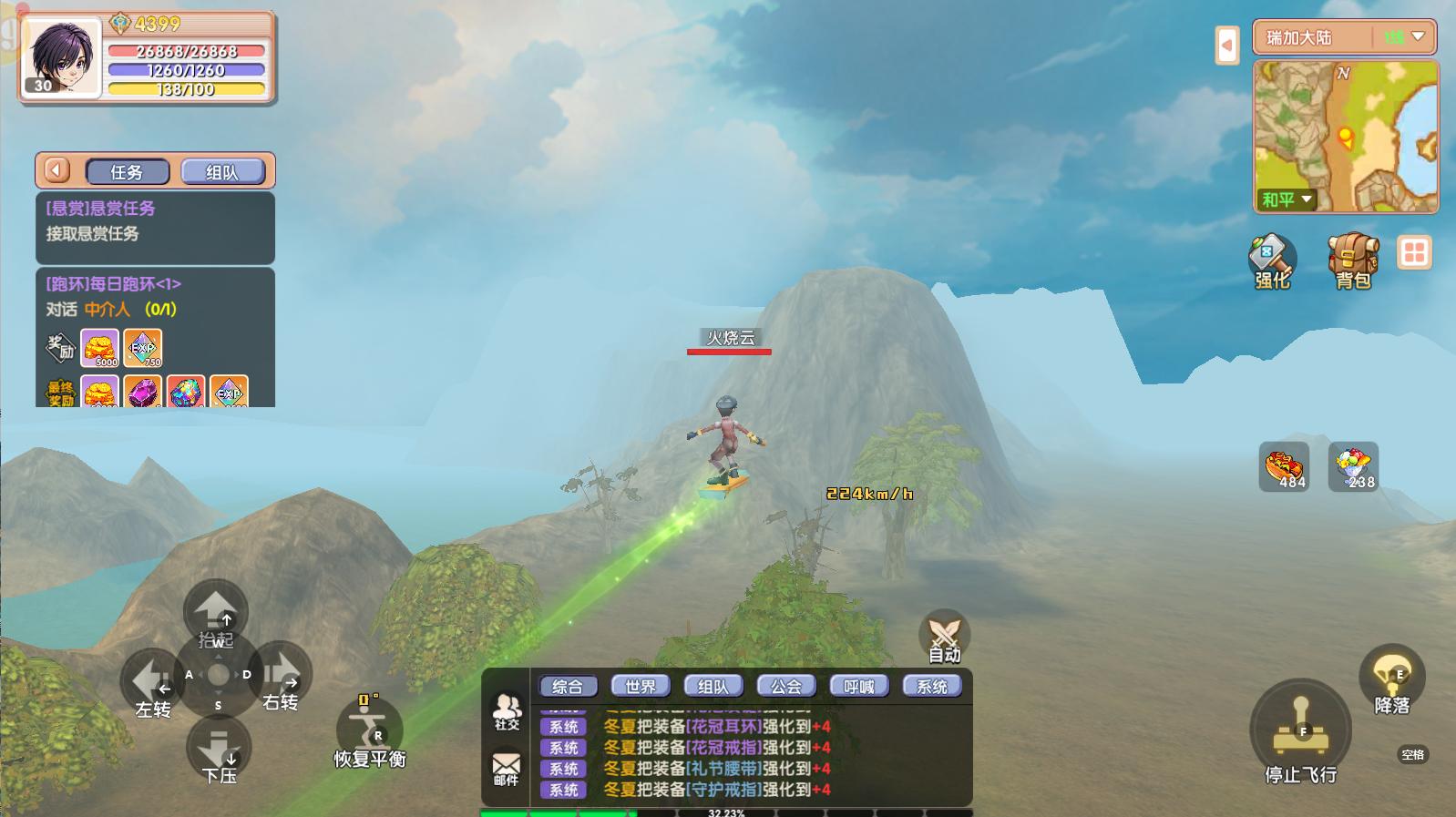Screen dimensions: 1456x817
Task: Use the hot dog food item
Action: point(1284,467)
